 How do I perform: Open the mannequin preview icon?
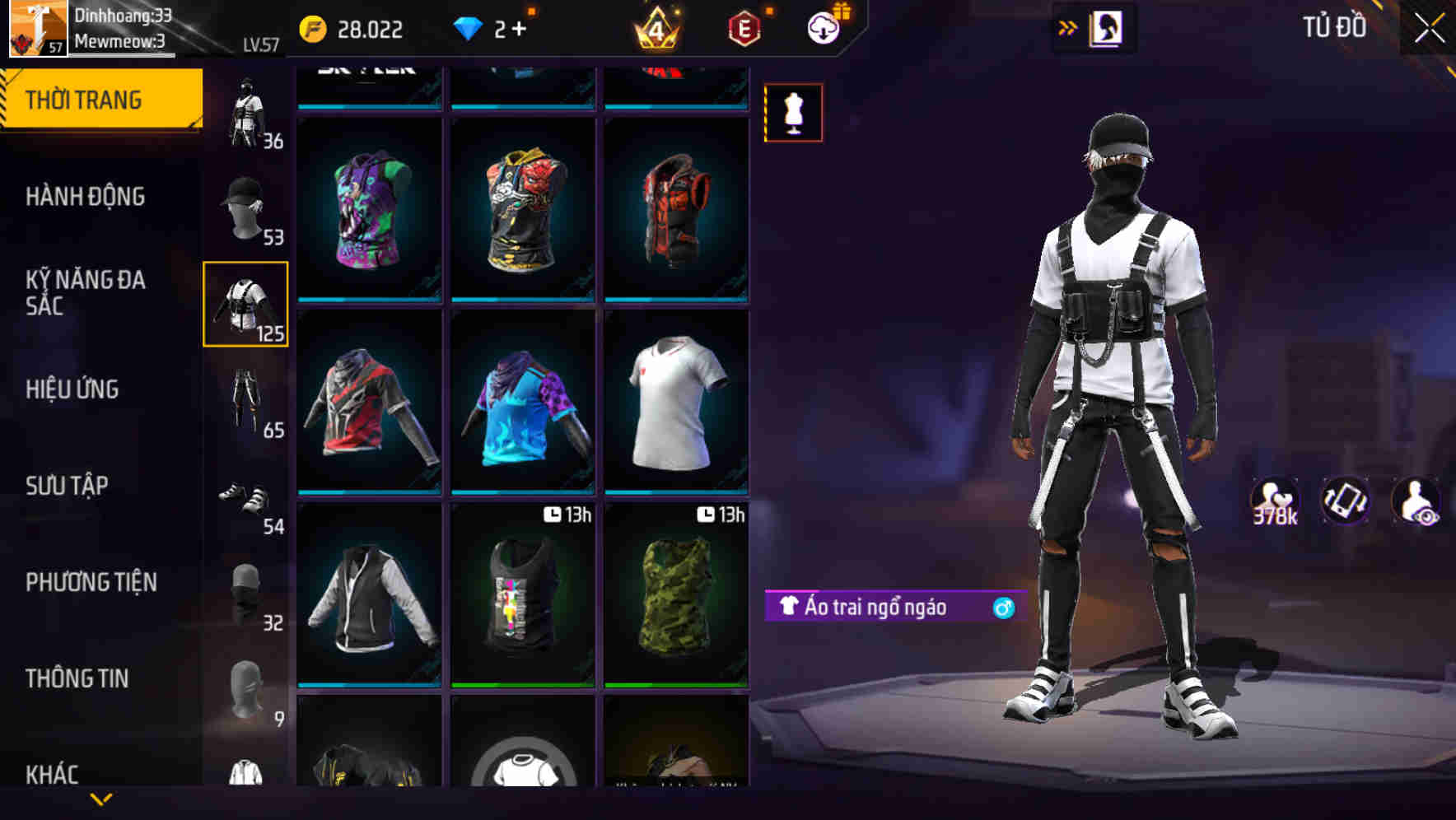pos(792,113)
